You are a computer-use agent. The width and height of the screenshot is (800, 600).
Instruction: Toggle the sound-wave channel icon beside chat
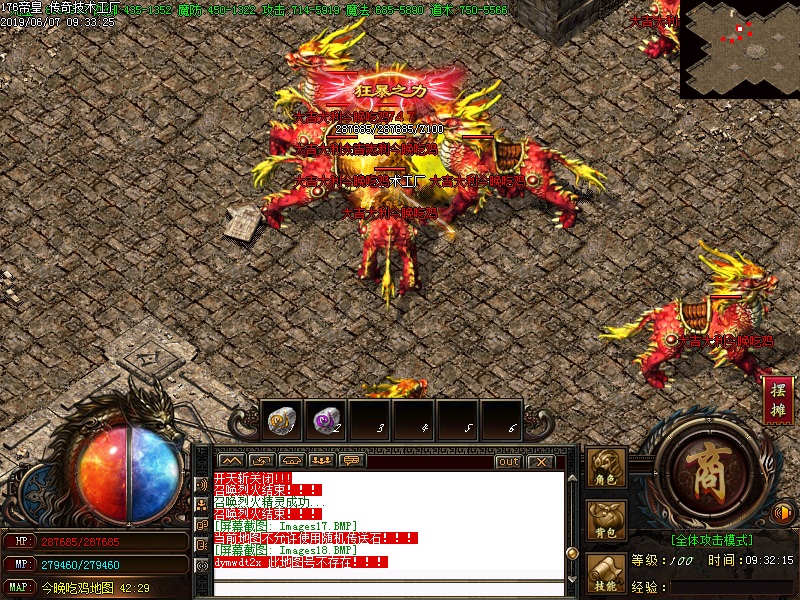202,486
